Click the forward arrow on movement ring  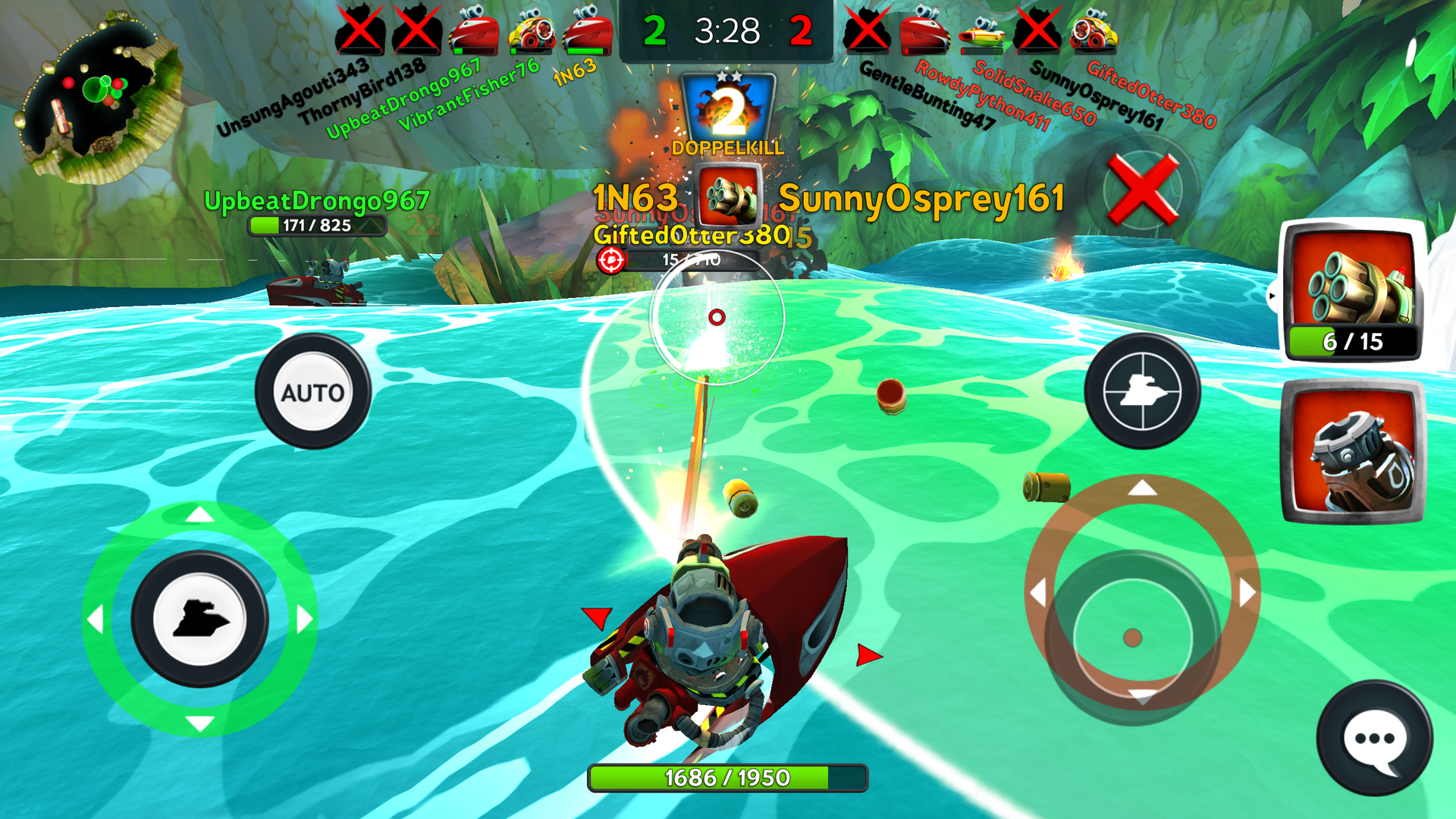click(199, 515)
